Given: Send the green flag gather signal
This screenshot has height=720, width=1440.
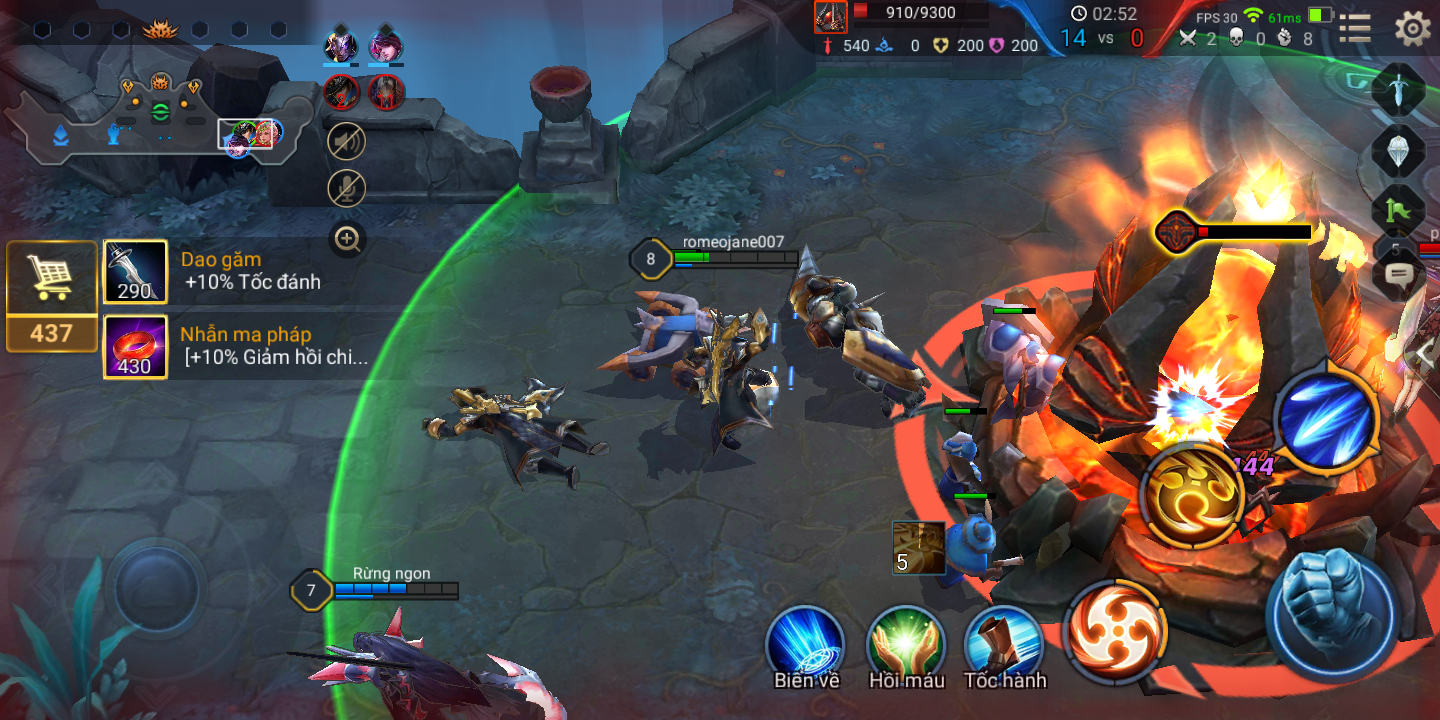Looking at the screenshot, I should pos(1398,211).
